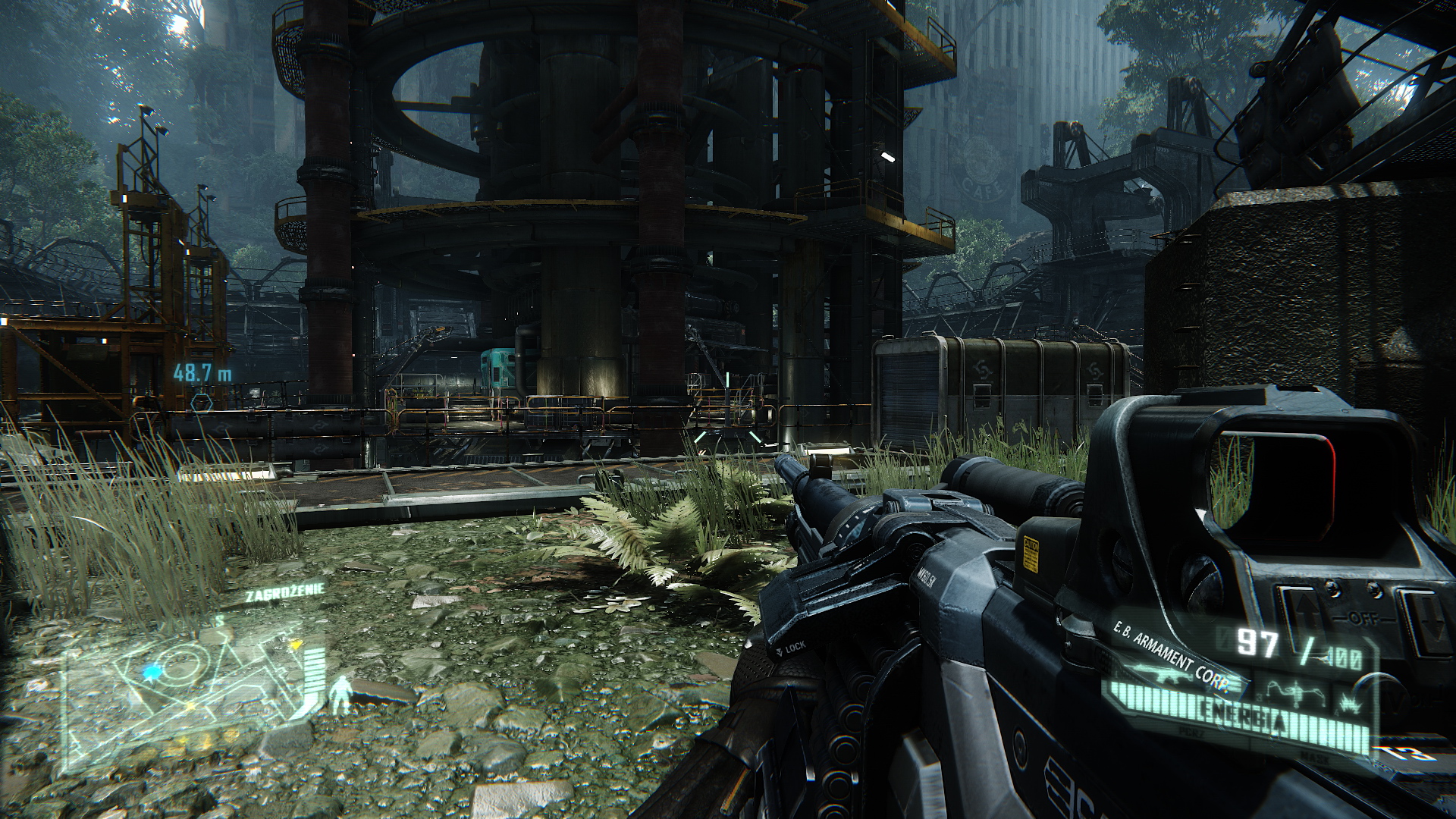This screenshot has height=819, width=1456.
Task: Toggle the OFF switch on the holo sight
Action: [x=1363, y=617]
